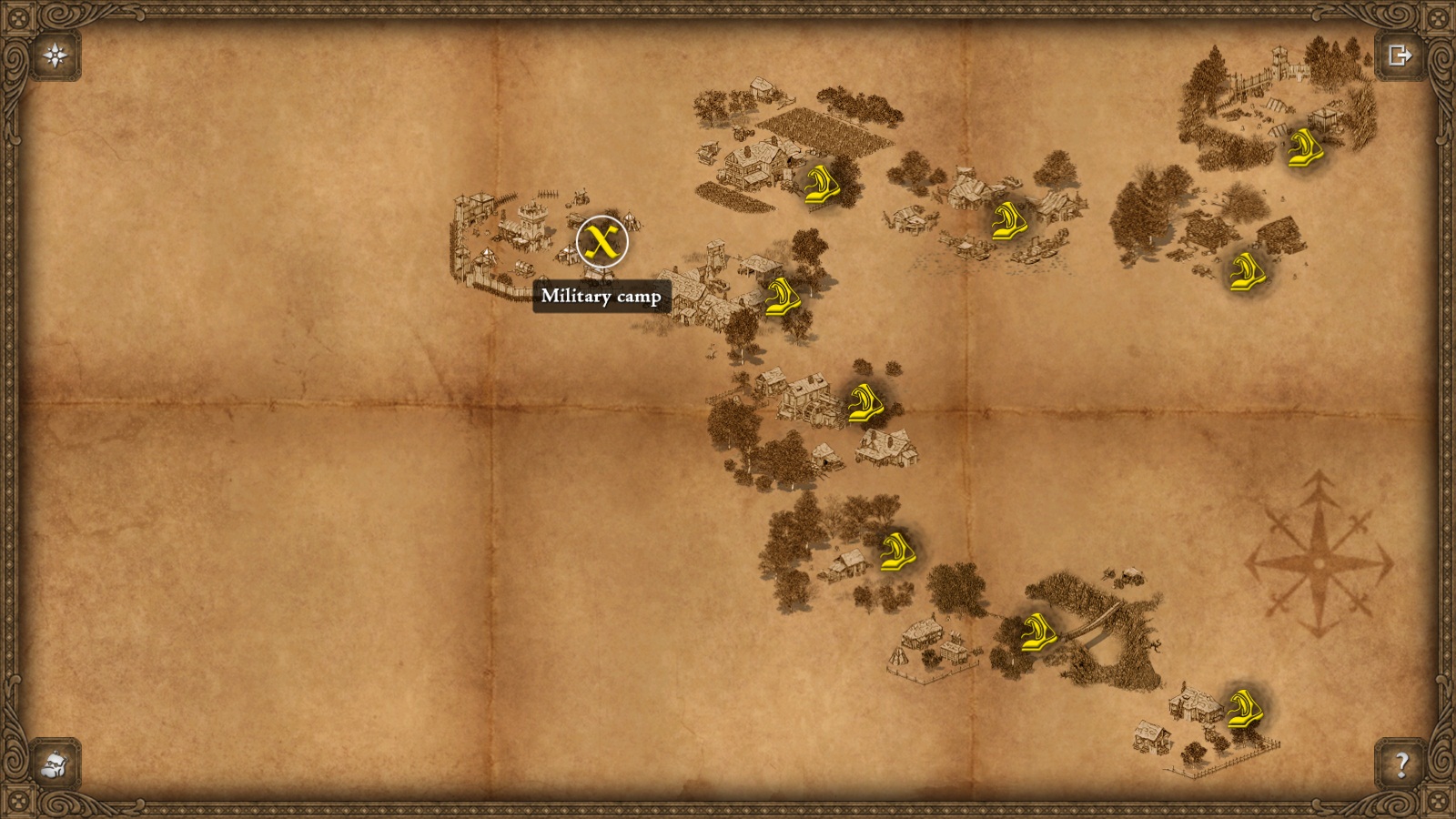The width and height of the screenshot is (1456, 819).
Task: Select the travel marker beside the watermill
Action: [x=864, y=403]
